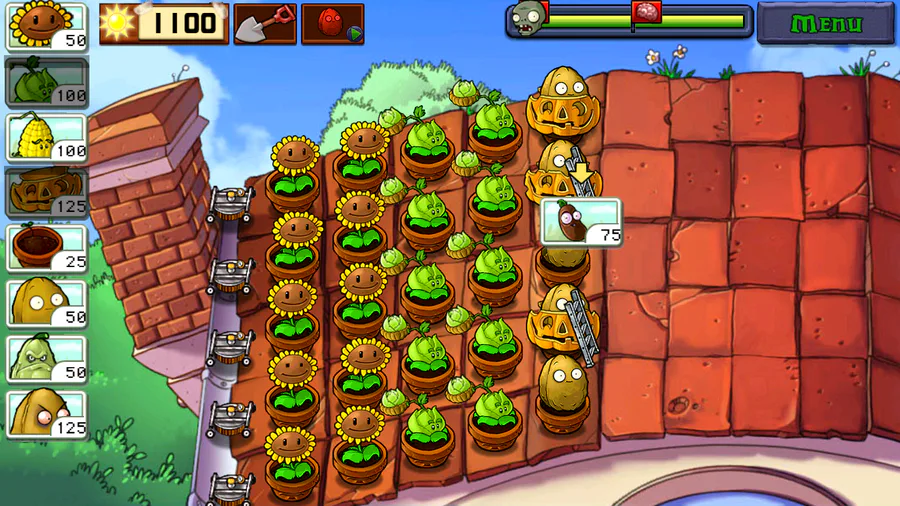Open the Menu
This screenshot has height=506, width=900.
827,23
